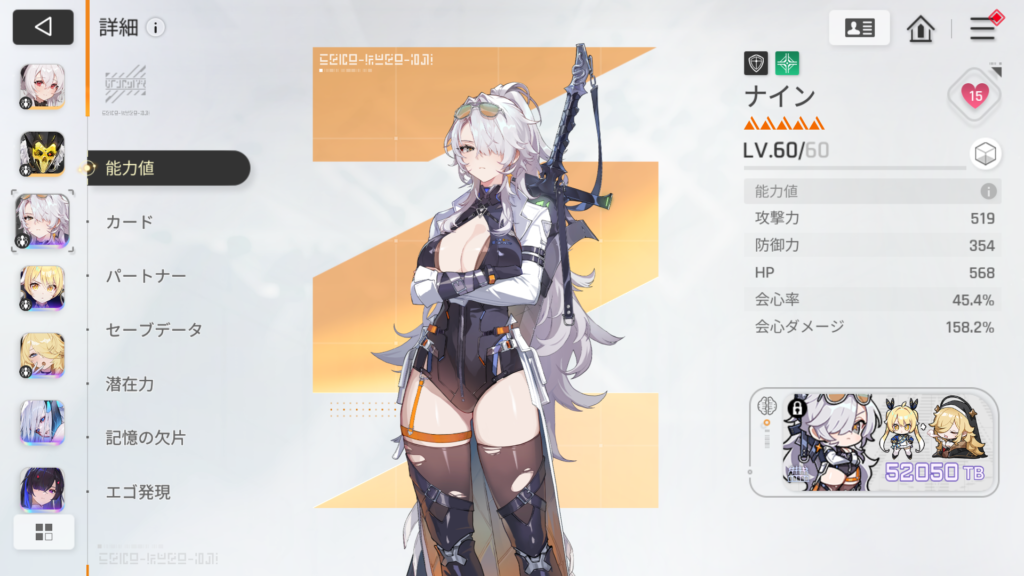1024x576 pixels.
Task: Select the 能力値 menu entry
Action: (x=130, y=168)
